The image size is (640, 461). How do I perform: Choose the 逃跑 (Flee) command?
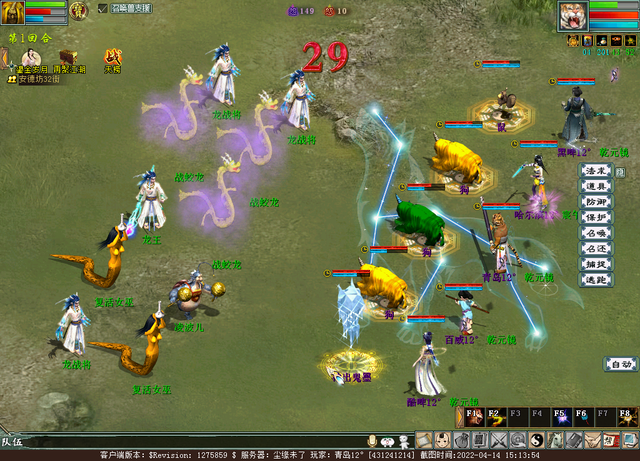pos(596,280)
